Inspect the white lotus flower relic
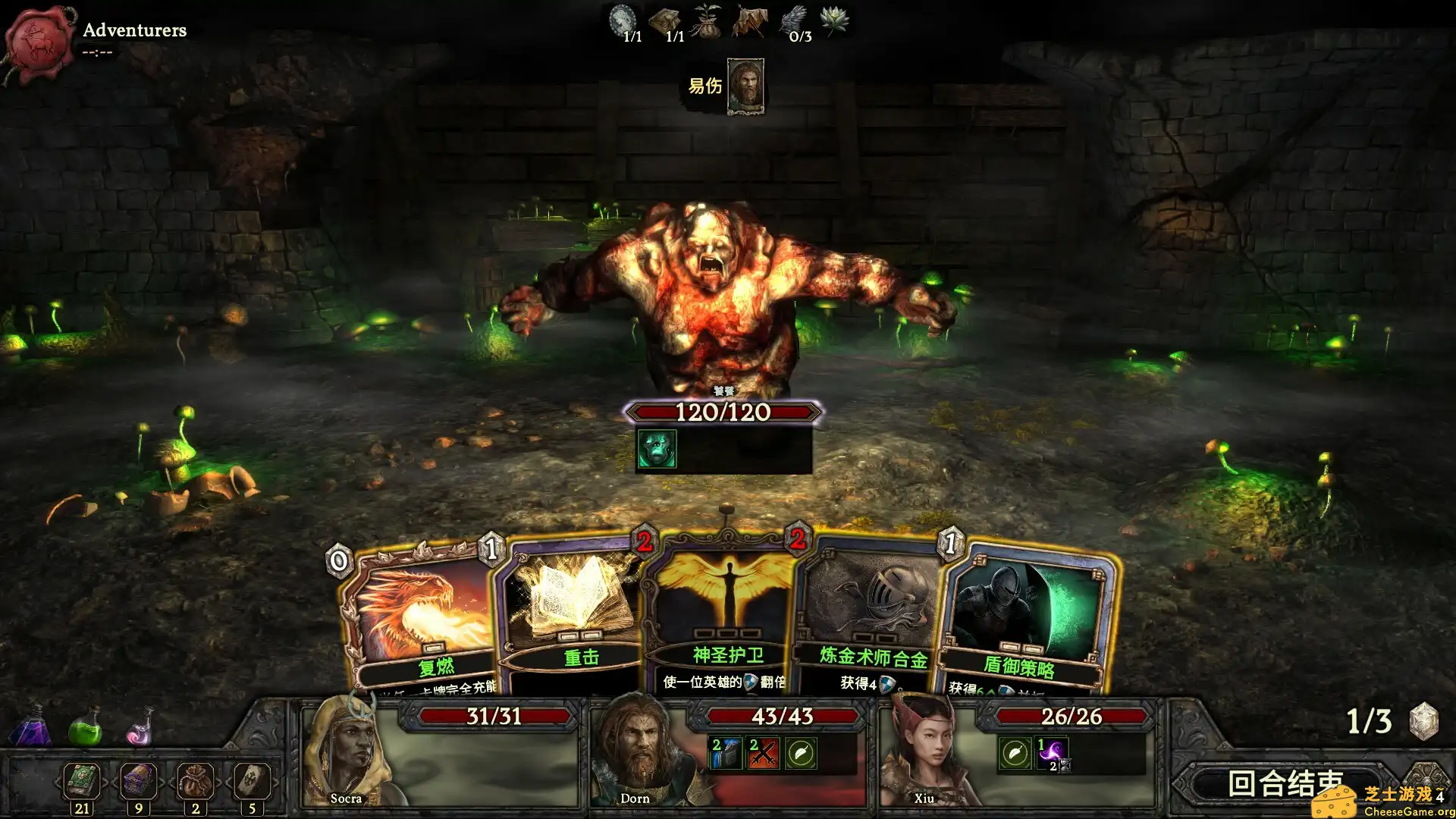The height and width of the screenshot is (819, 1456). coord(834,20)
